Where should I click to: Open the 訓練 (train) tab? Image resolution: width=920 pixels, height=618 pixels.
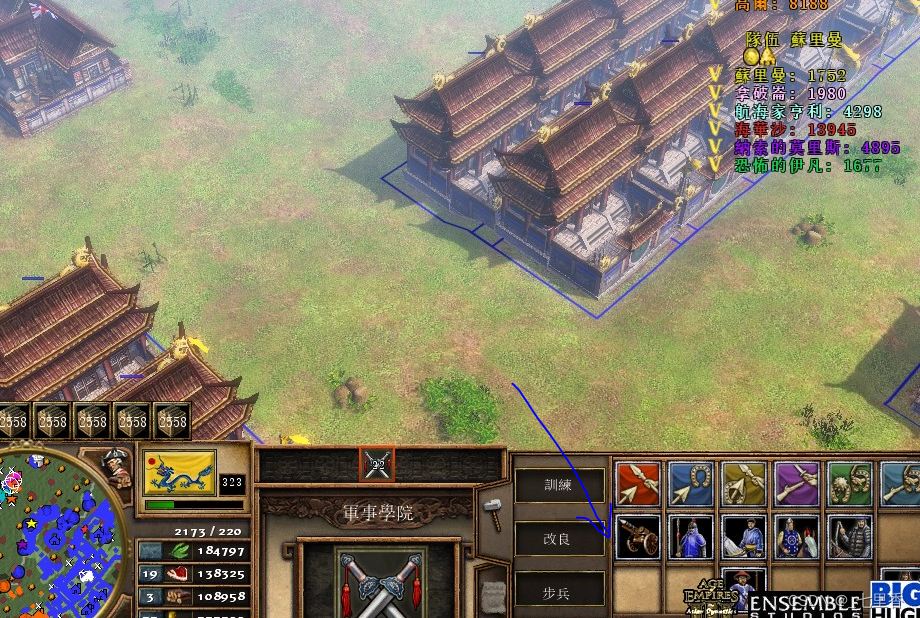pos(559,485)
